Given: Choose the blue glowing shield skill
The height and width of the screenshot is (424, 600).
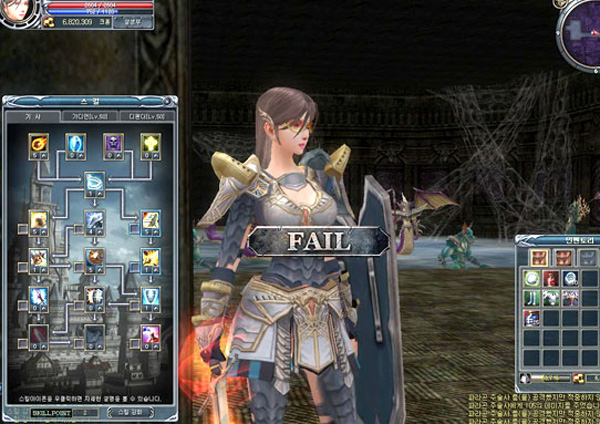Looking at the screenshot, I should point(75,144).
